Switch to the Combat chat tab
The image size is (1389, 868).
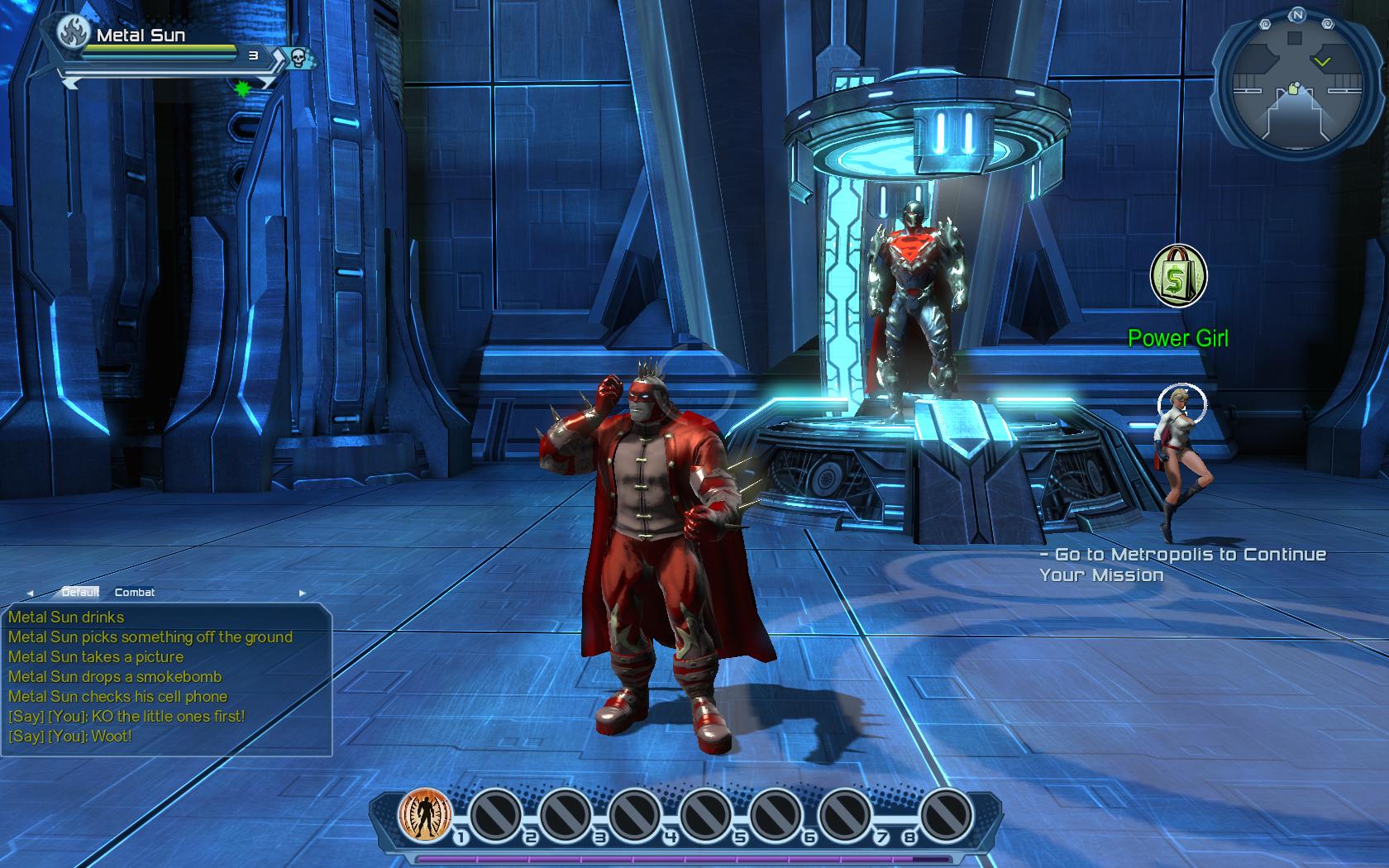135,592
